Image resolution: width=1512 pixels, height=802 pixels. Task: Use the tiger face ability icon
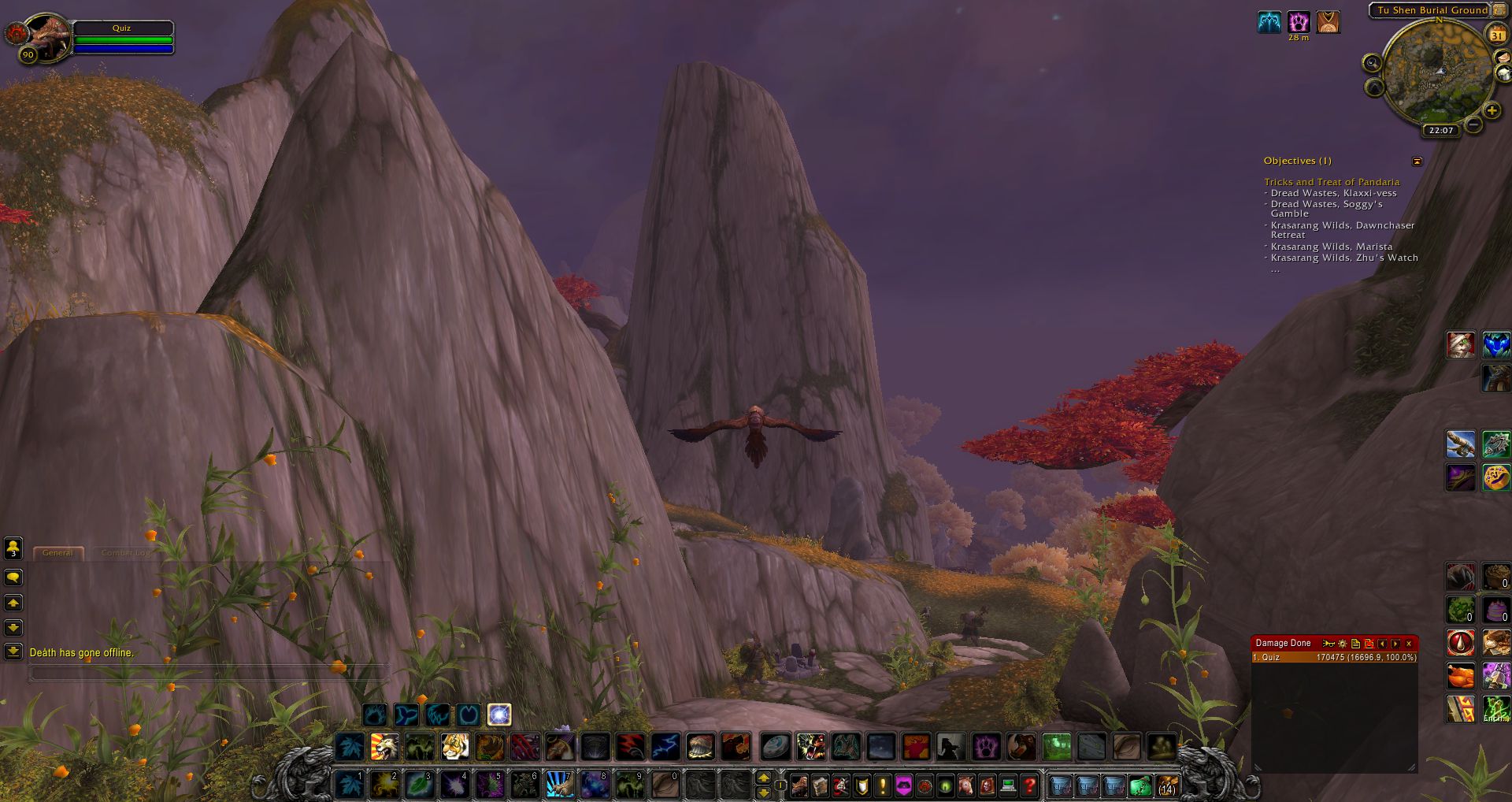(x=454, y=746)
